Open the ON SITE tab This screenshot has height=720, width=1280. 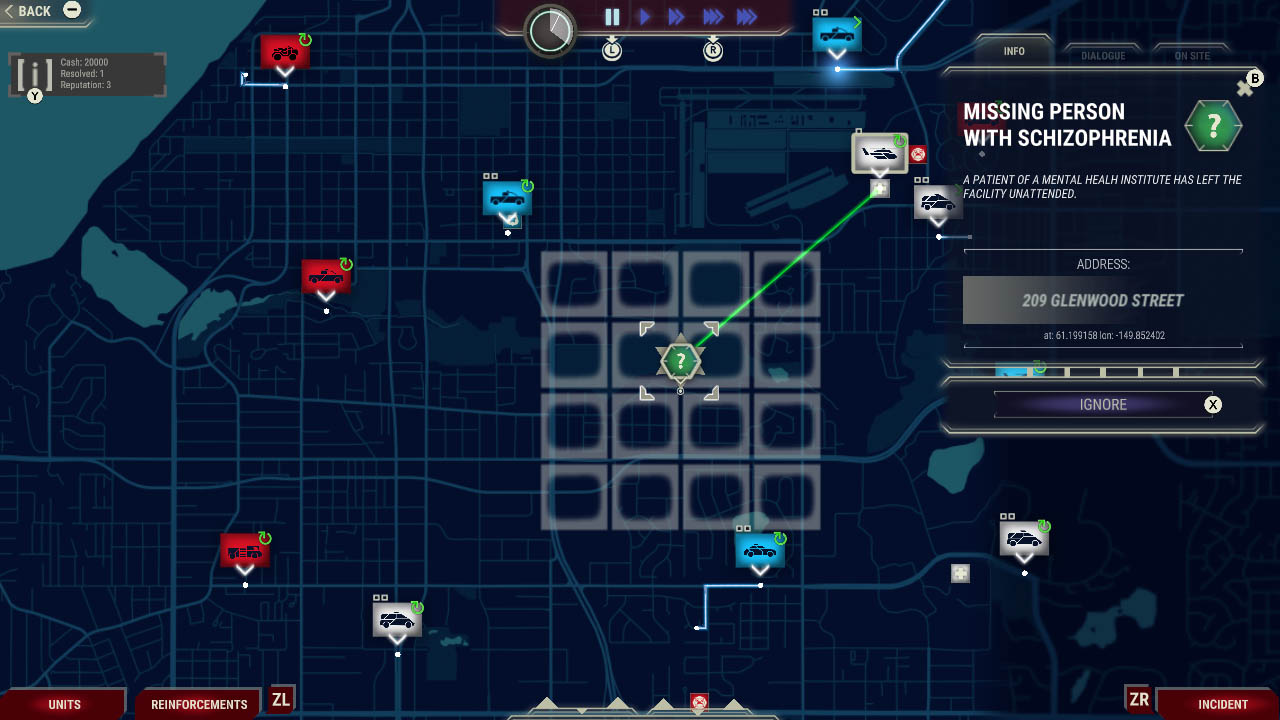pos(1192,55)
